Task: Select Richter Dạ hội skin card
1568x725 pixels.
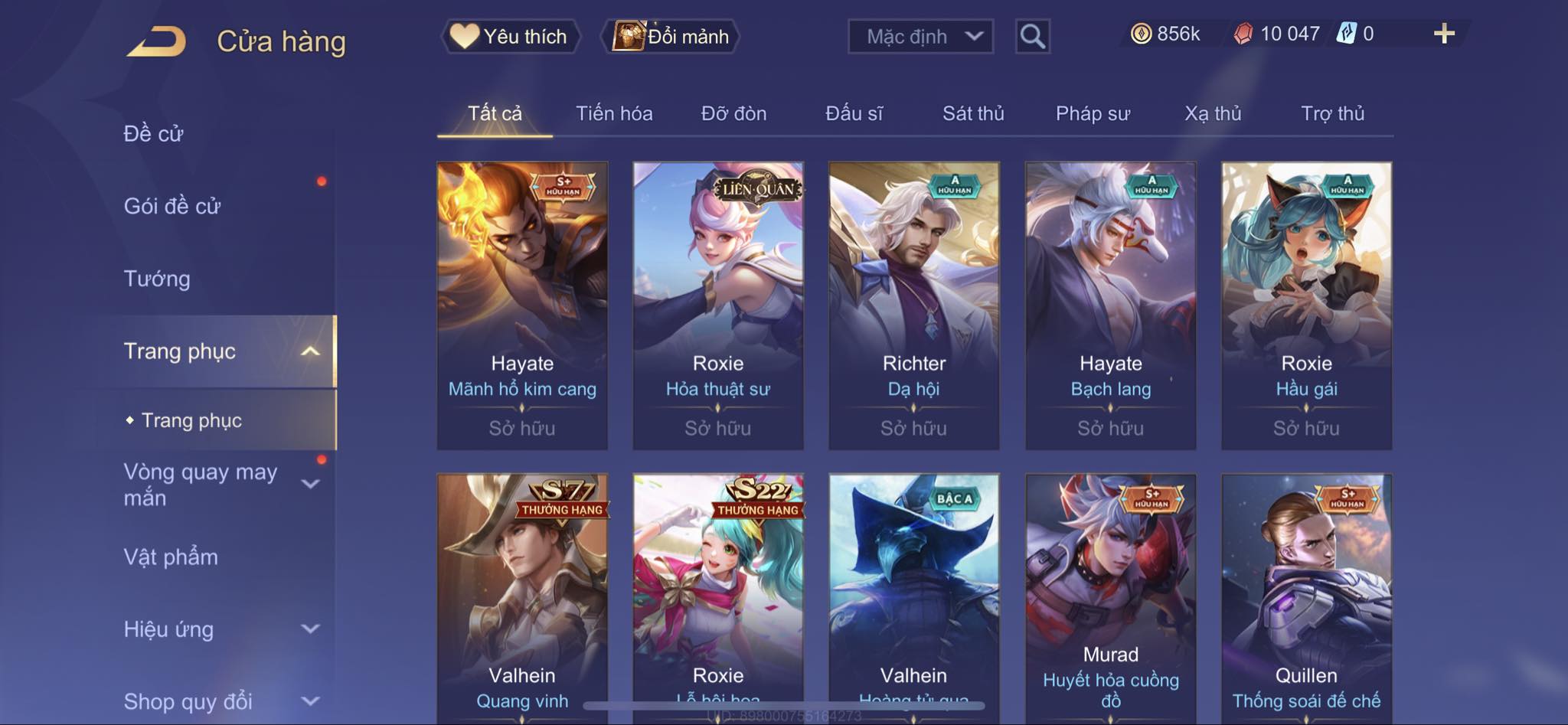Action: click(913, 305)
